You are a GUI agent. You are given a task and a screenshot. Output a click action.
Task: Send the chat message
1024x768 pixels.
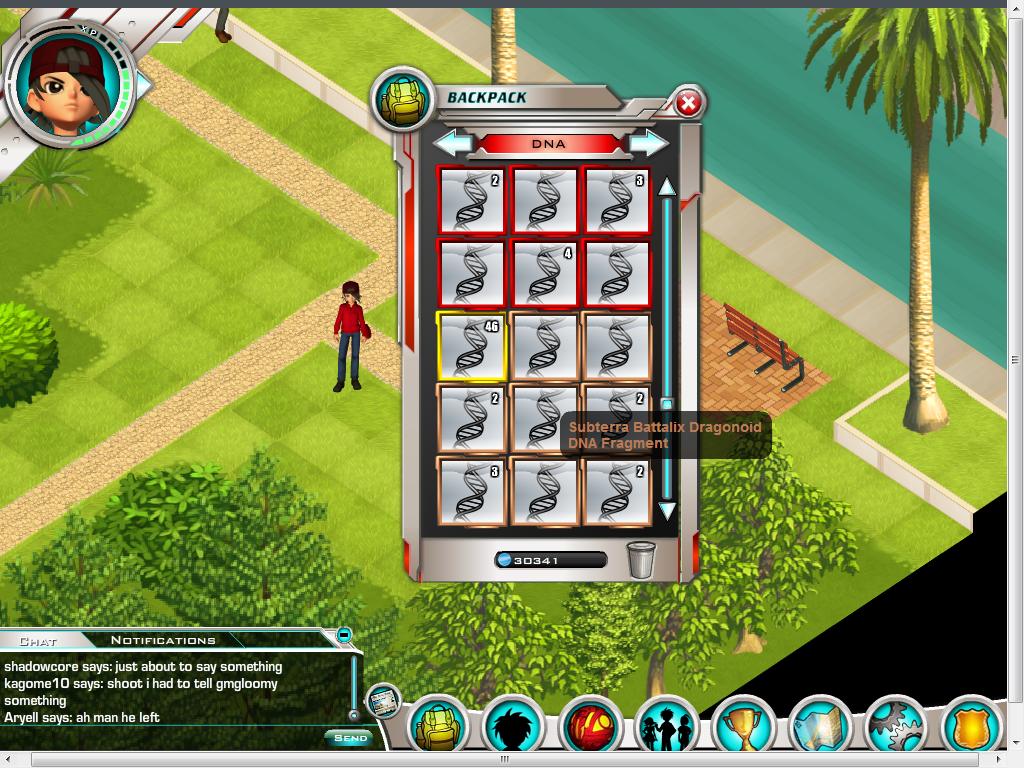pyautogui.click(x=350, y=738)
